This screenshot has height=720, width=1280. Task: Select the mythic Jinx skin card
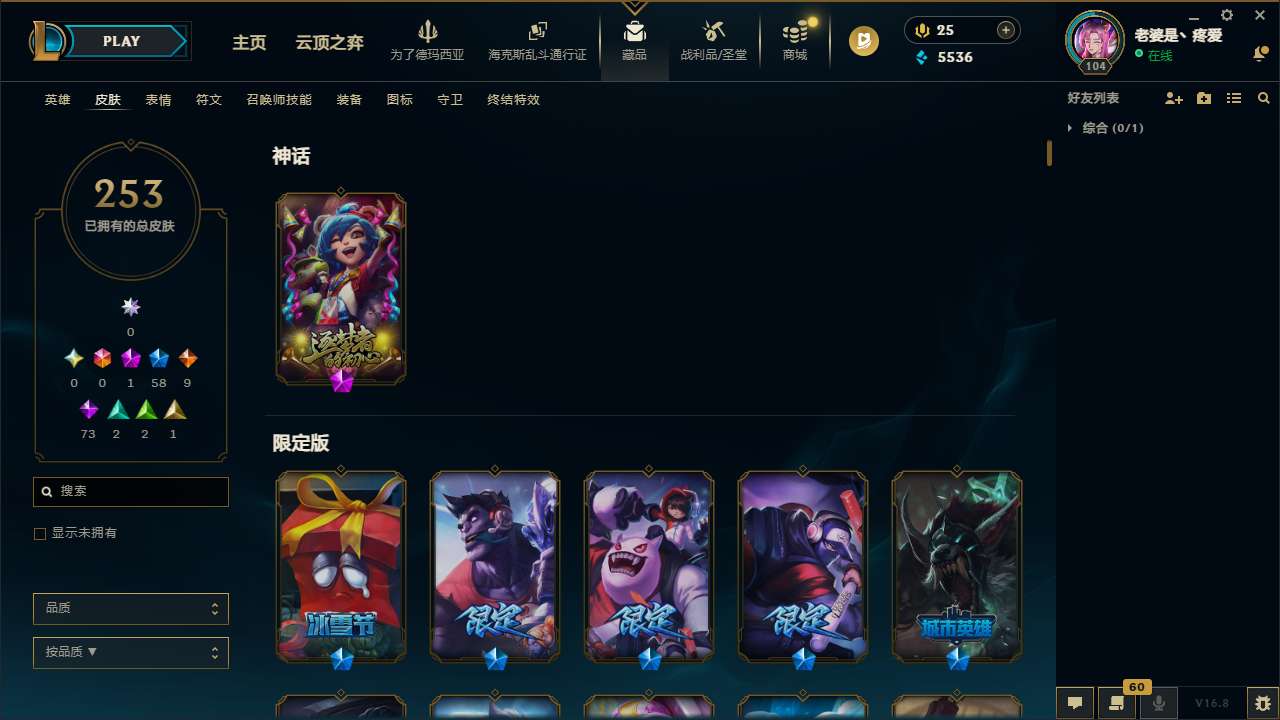pos(340,288)
